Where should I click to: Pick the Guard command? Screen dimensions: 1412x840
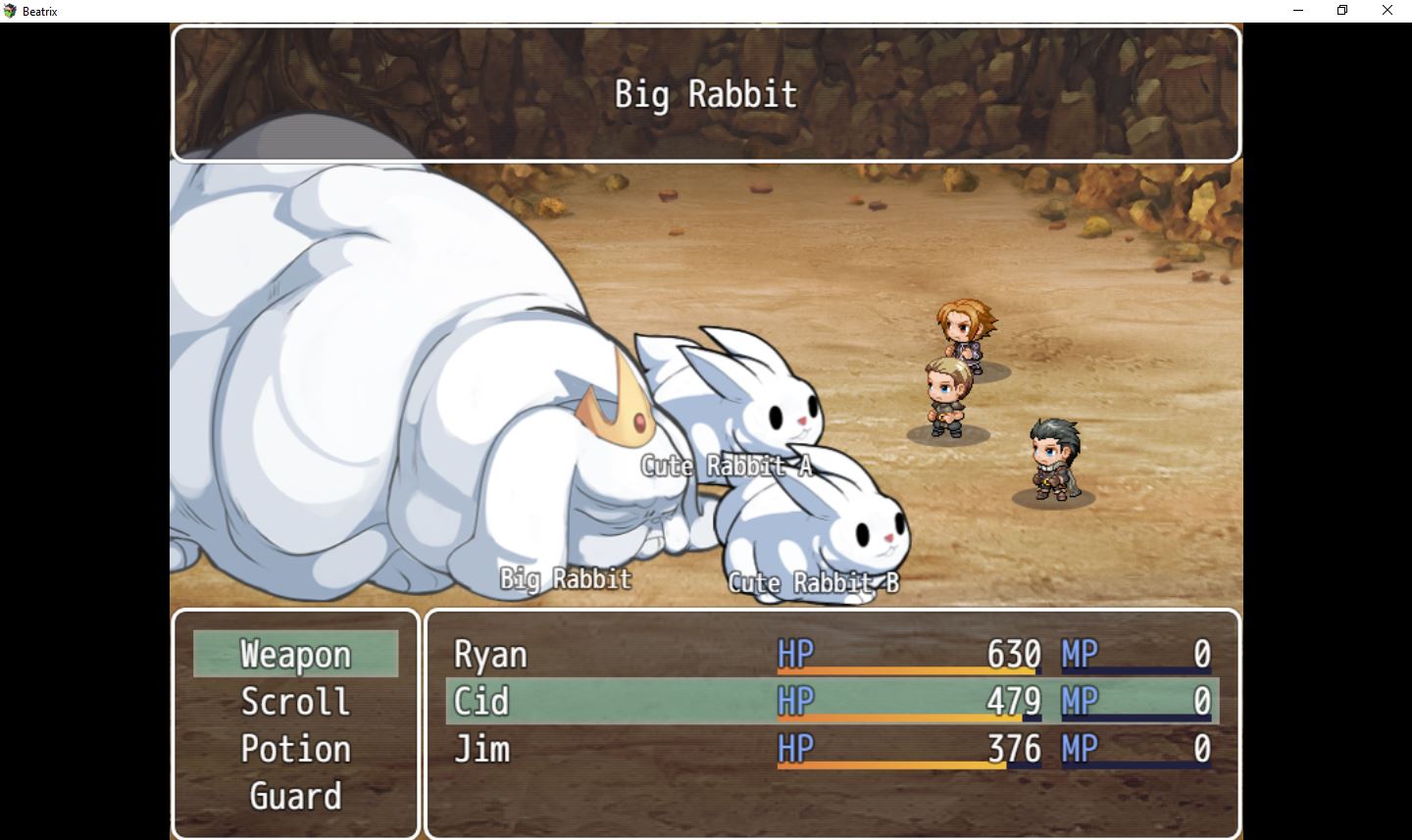click(x=295, y=796)
